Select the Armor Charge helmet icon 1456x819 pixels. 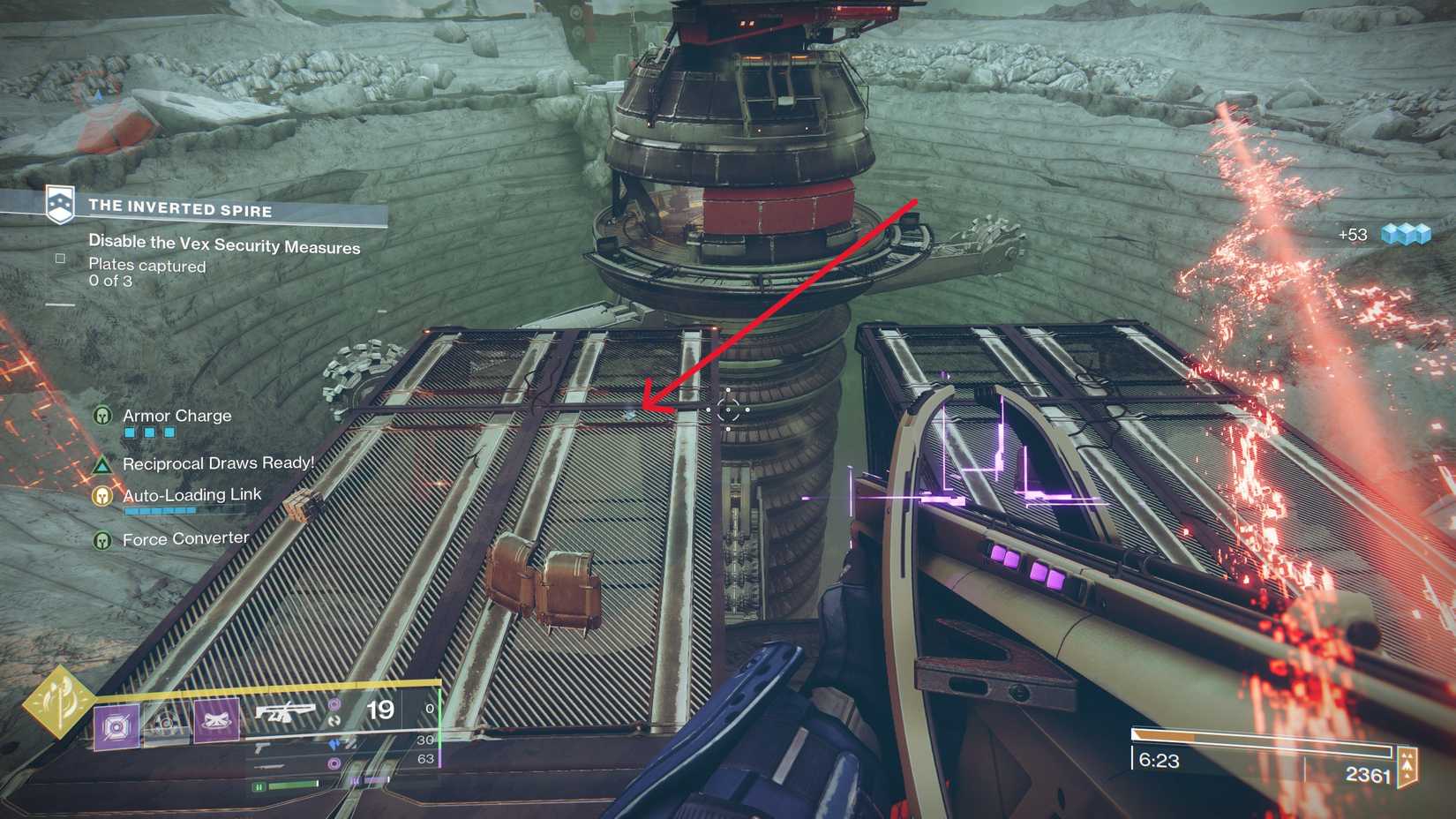tap(102, 416)
